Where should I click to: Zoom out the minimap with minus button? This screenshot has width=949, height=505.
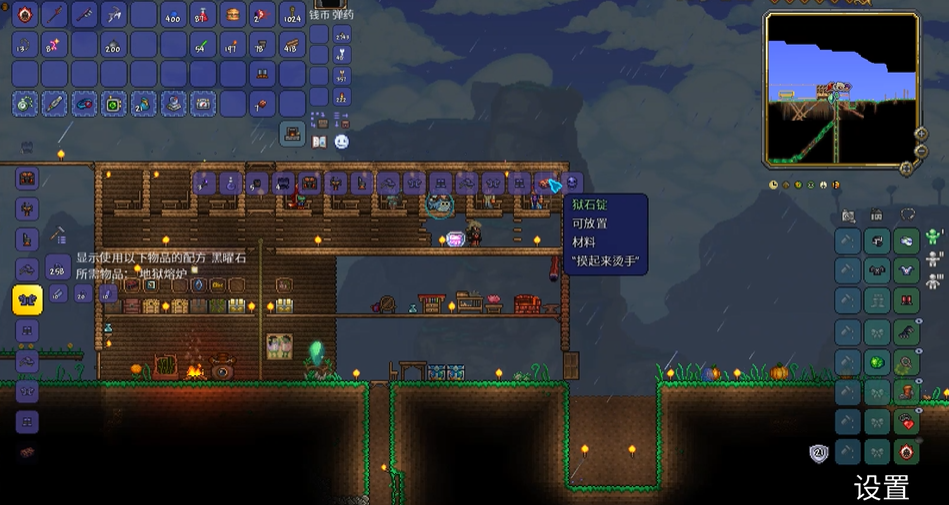[x=921, y=151]
